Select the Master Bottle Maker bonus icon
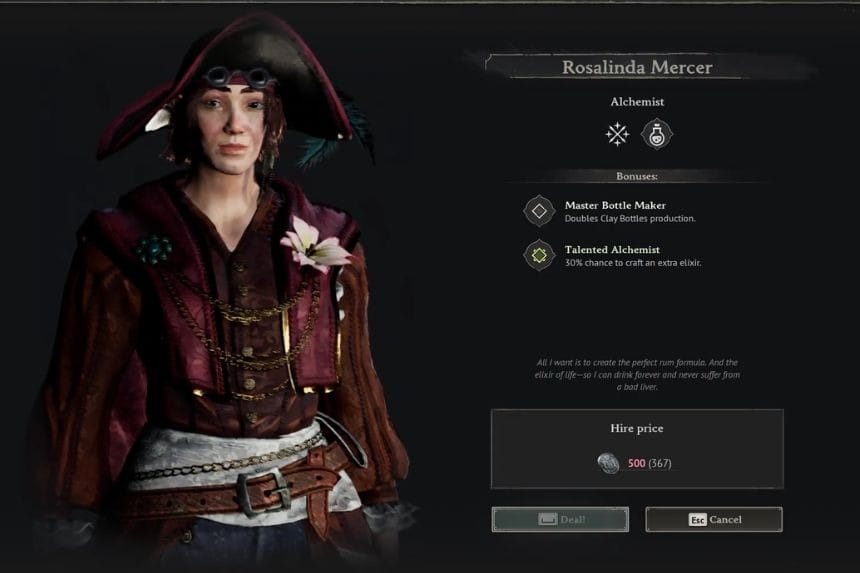This screenshot has width=860, height=573. point(540,211)
